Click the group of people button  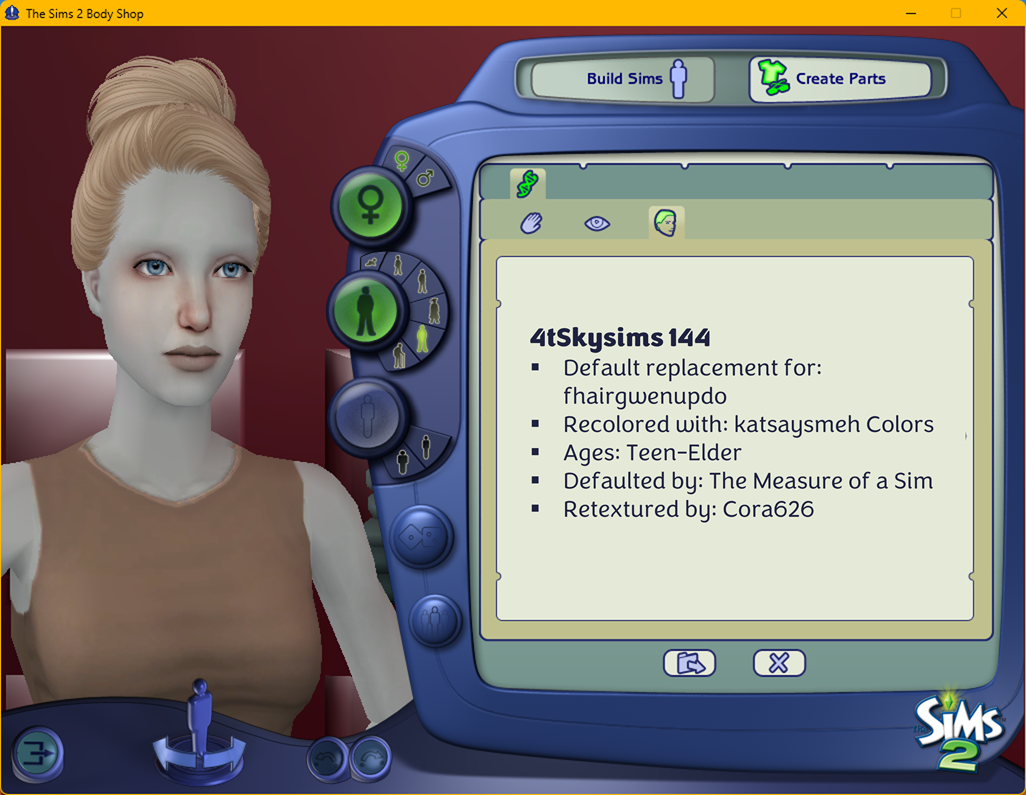(x=436, y=620)
